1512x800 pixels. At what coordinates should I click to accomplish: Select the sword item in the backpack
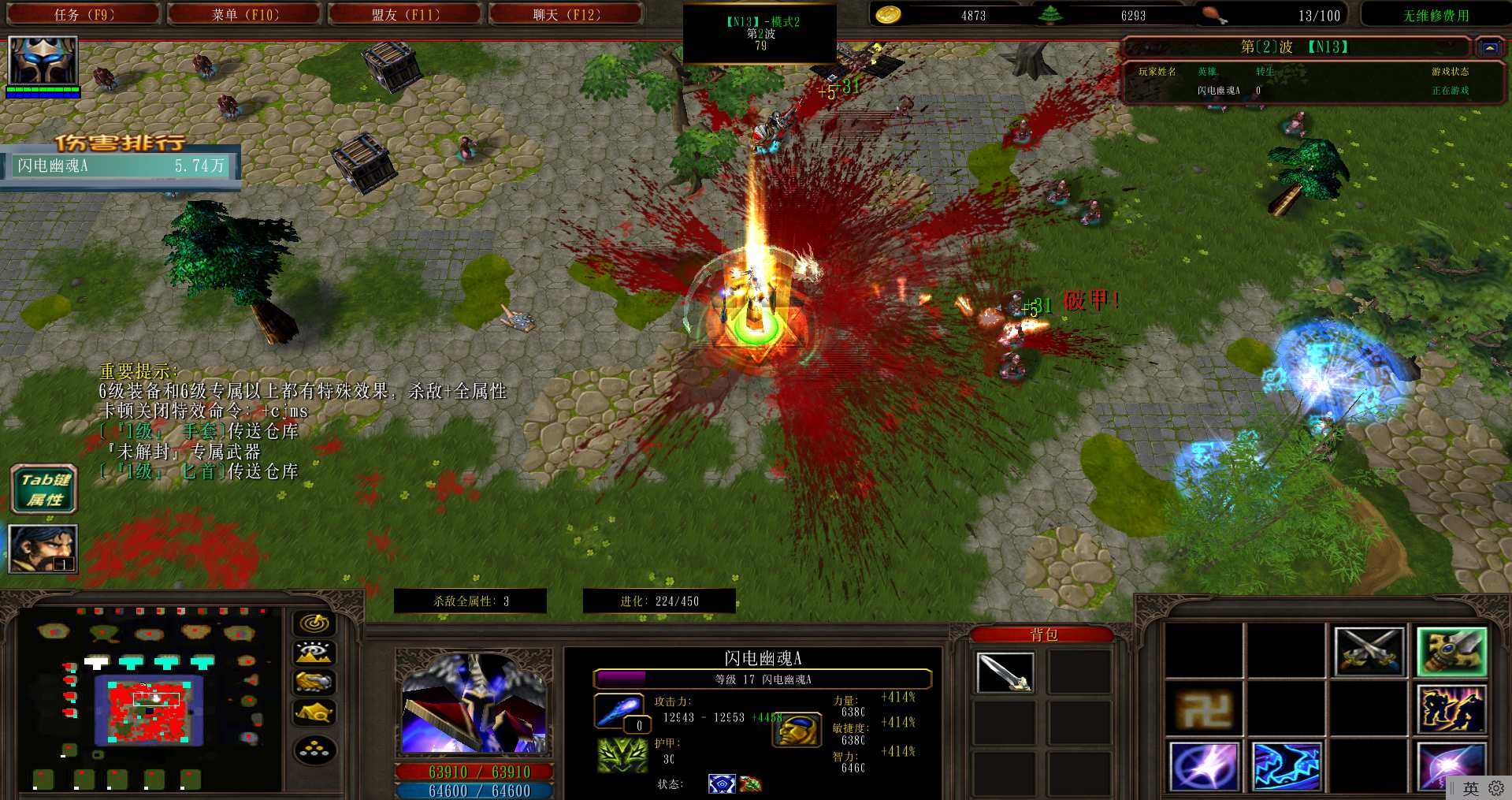tap(1005, 672)
